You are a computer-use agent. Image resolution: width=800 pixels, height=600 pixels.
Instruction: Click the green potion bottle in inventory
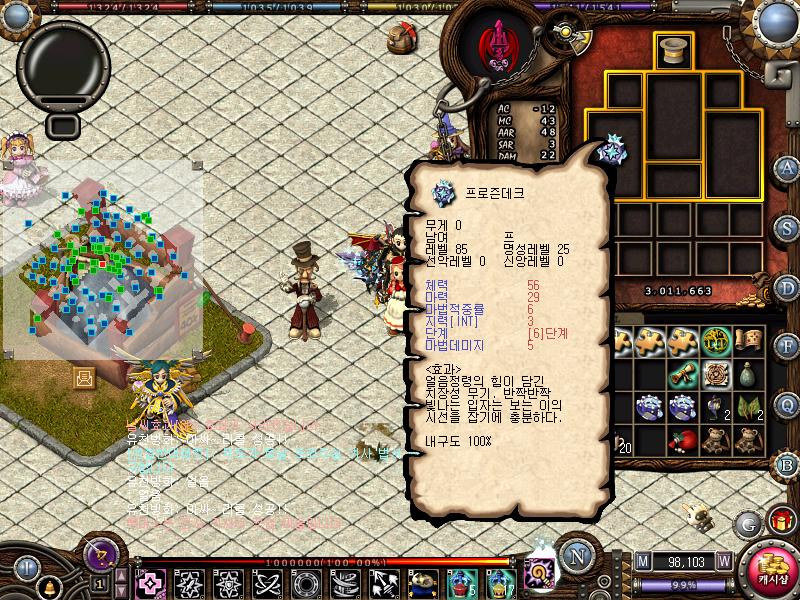click(749, 374)
